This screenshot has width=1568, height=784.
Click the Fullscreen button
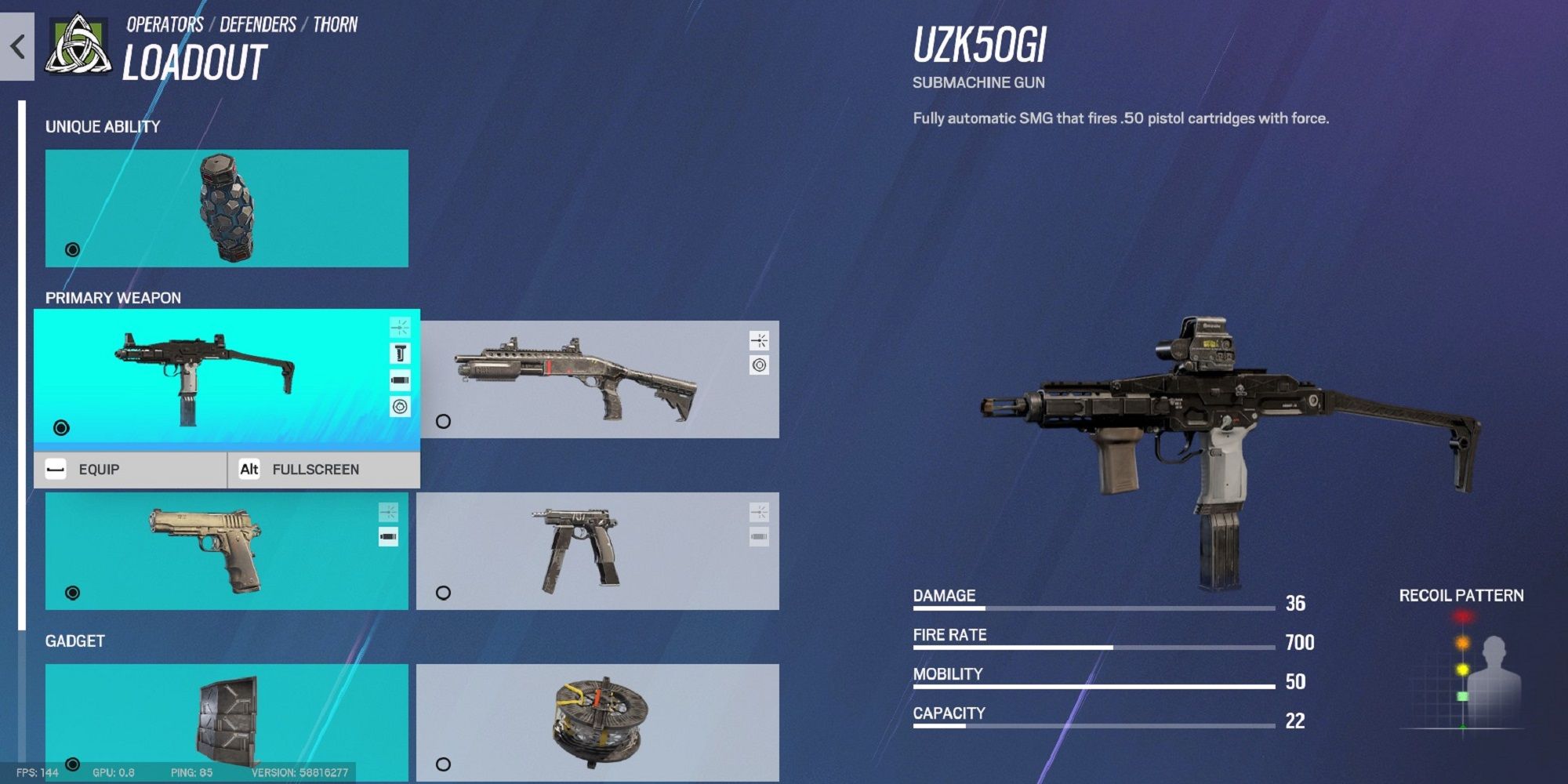point(316,469)
